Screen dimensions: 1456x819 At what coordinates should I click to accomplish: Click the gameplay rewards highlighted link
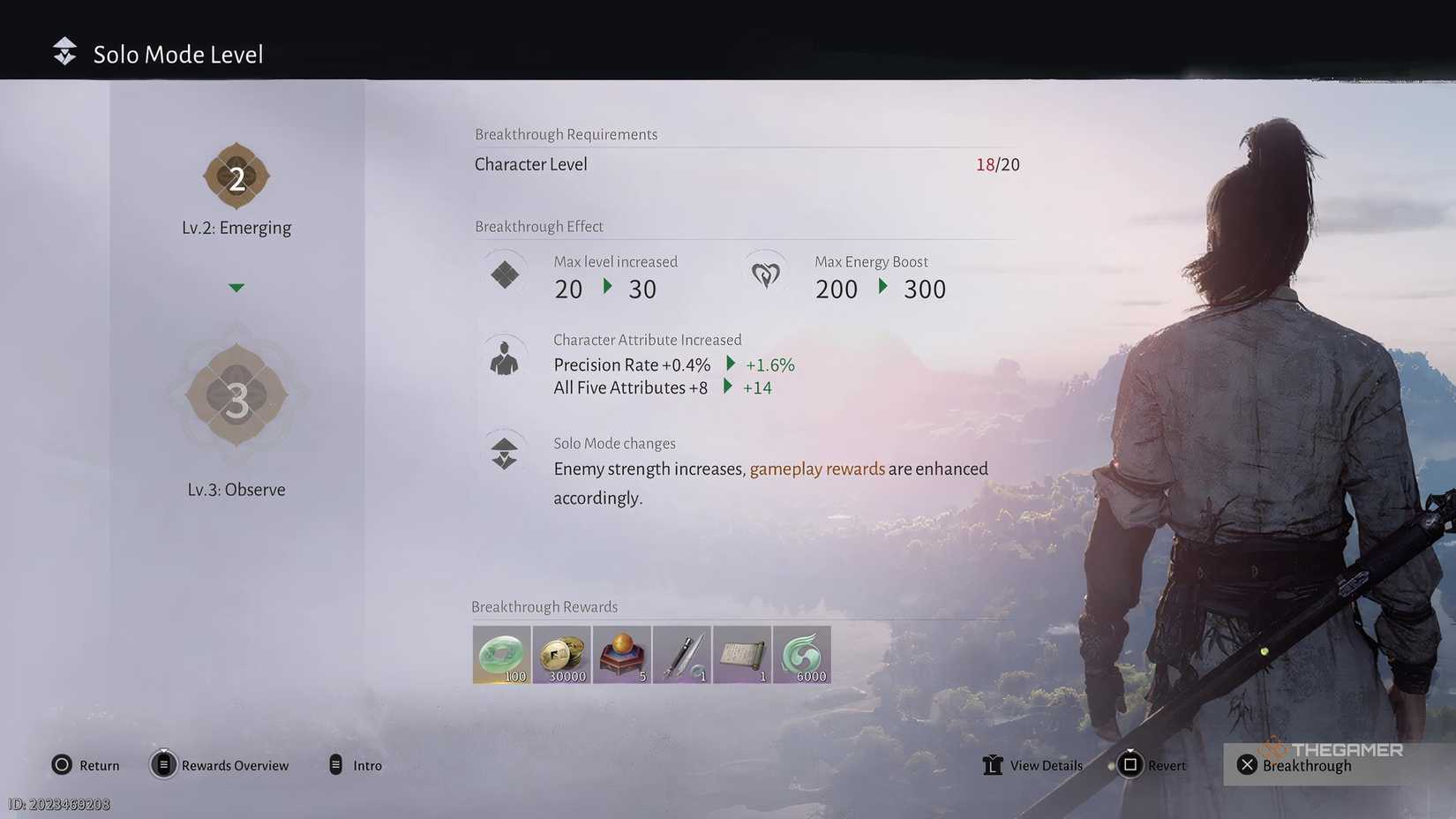coord(817,469)
